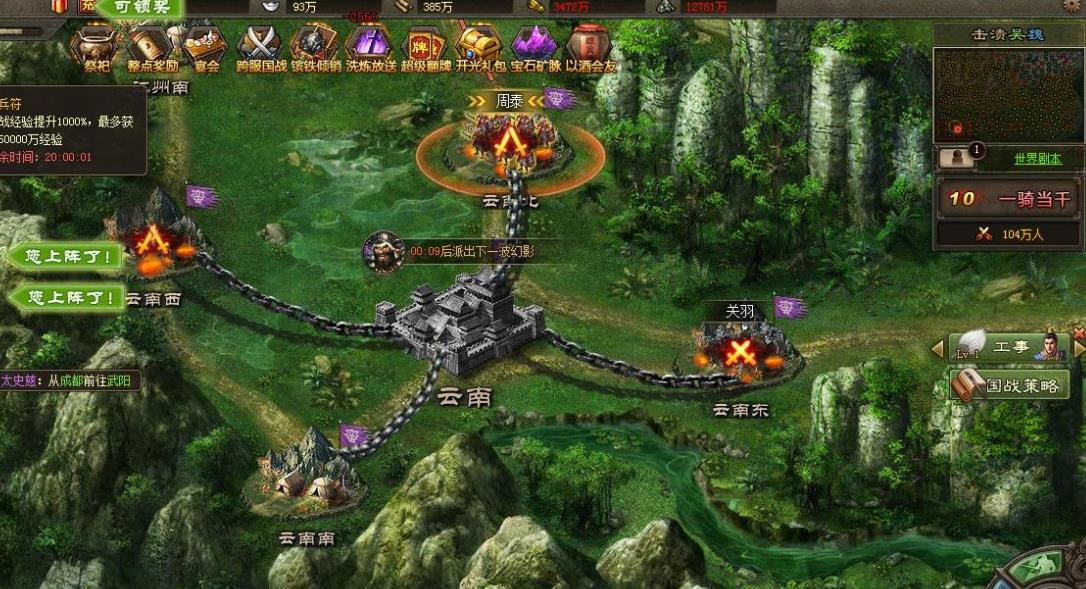The image size is (1086, 589).
Task: Open the 一骑当千 kill streak panel
Action: 1008,199
